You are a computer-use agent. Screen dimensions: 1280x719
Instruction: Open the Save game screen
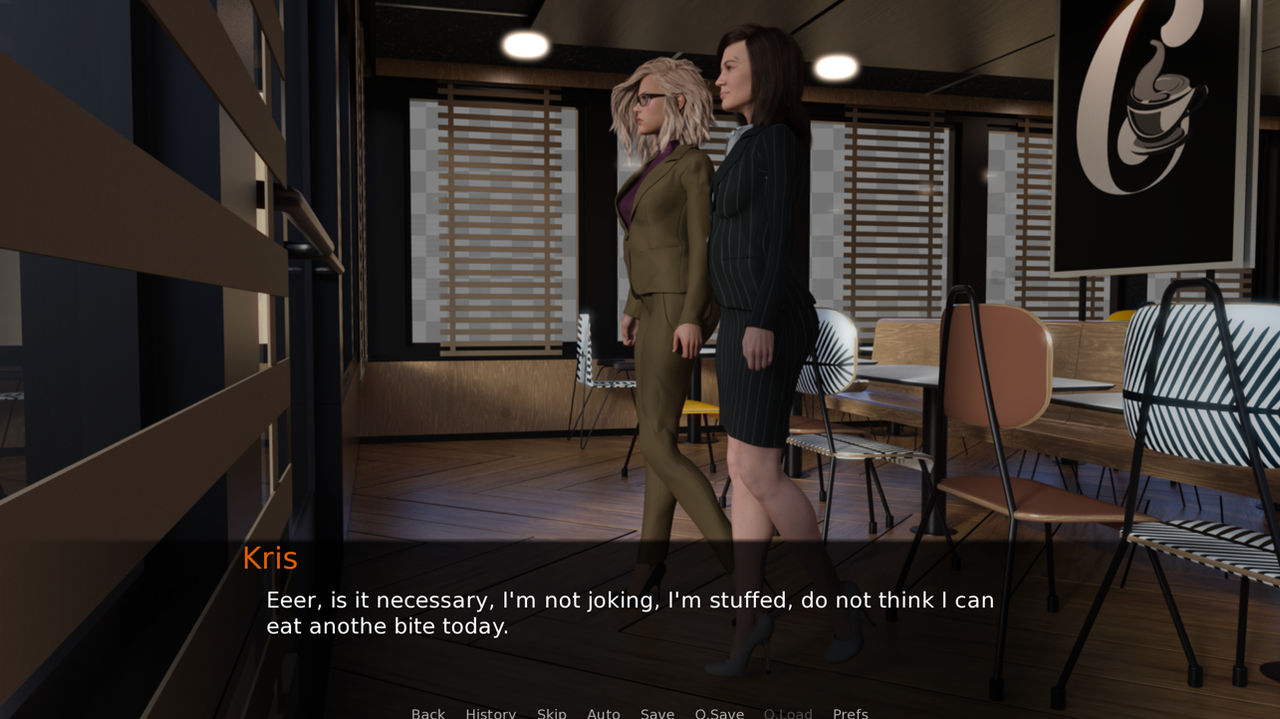tap(657, 713)
